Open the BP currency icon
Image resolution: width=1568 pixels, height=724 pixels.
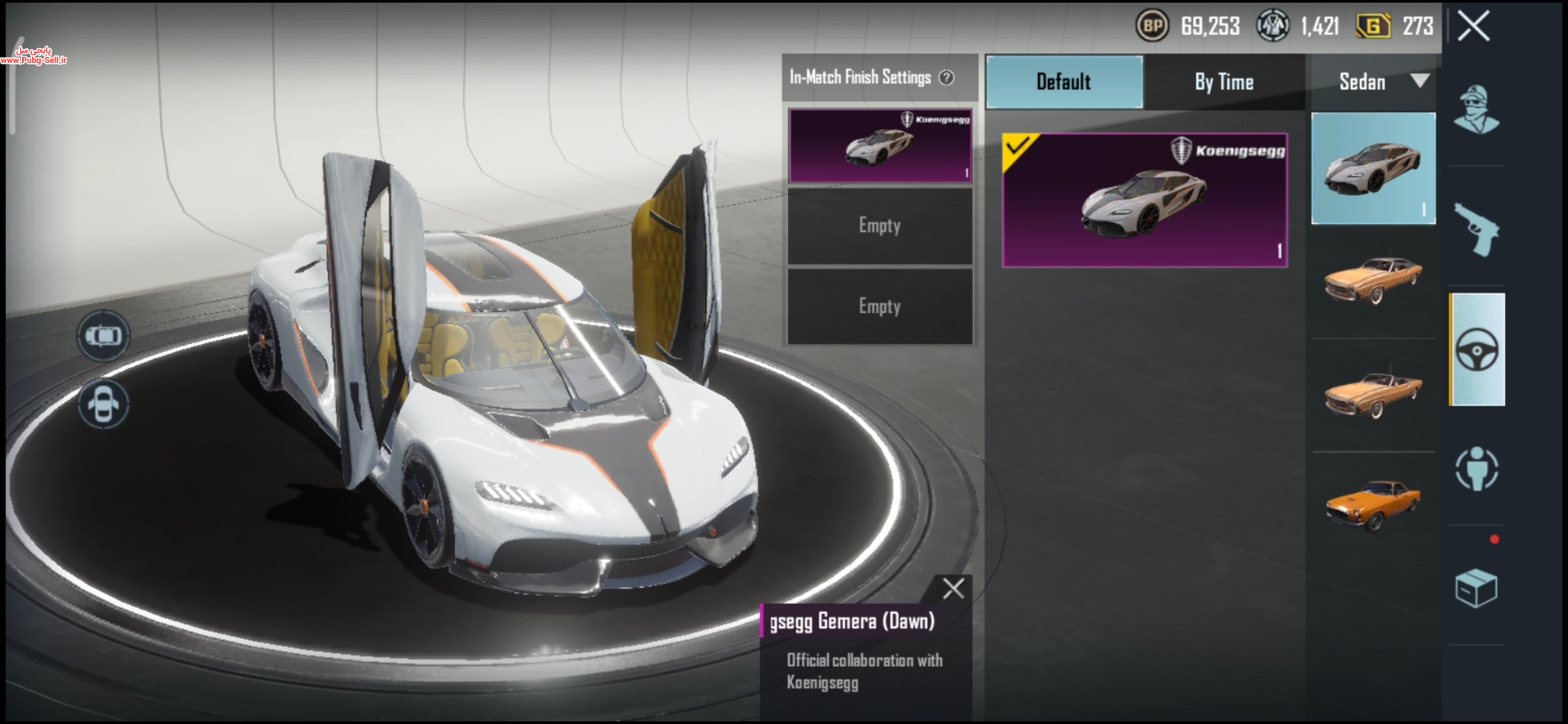point(1152,26)
